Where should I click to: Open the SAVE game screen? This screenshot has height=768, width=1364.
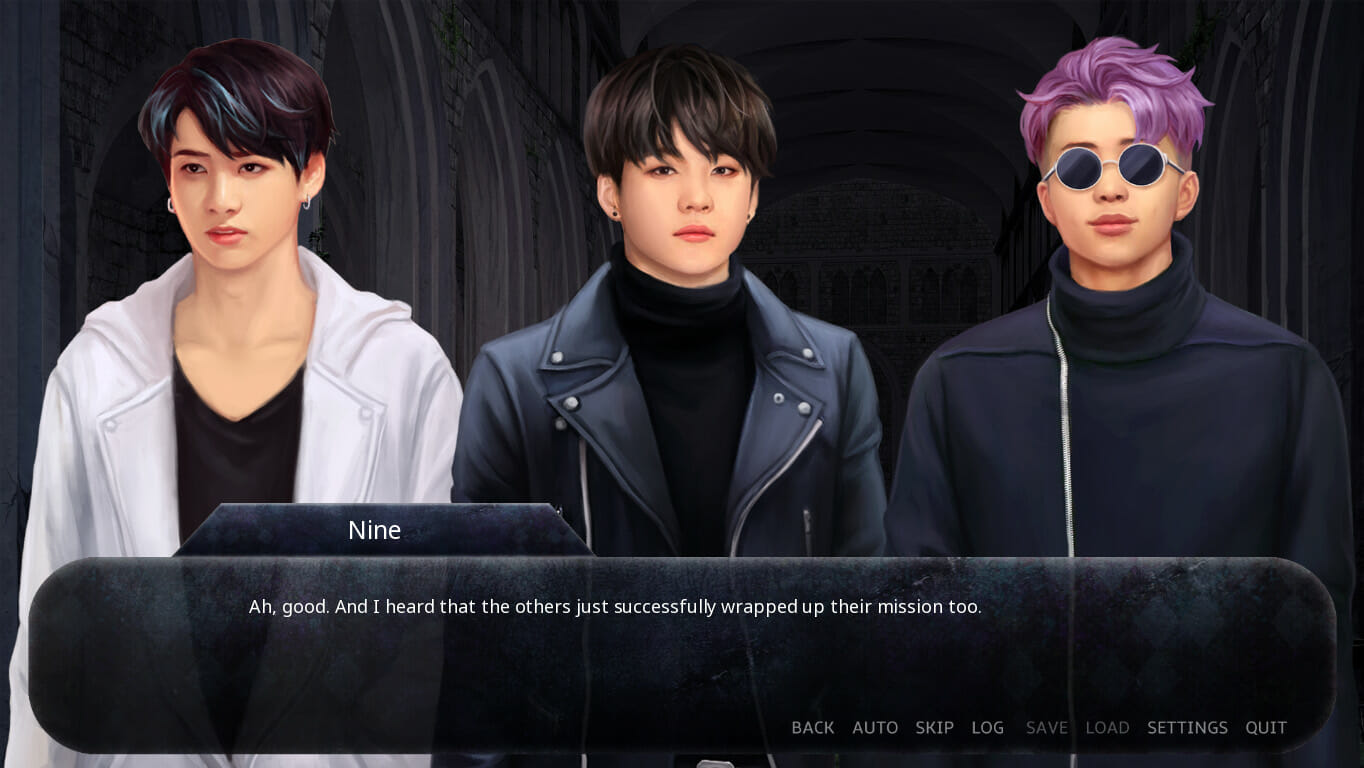click(1045, 728)
